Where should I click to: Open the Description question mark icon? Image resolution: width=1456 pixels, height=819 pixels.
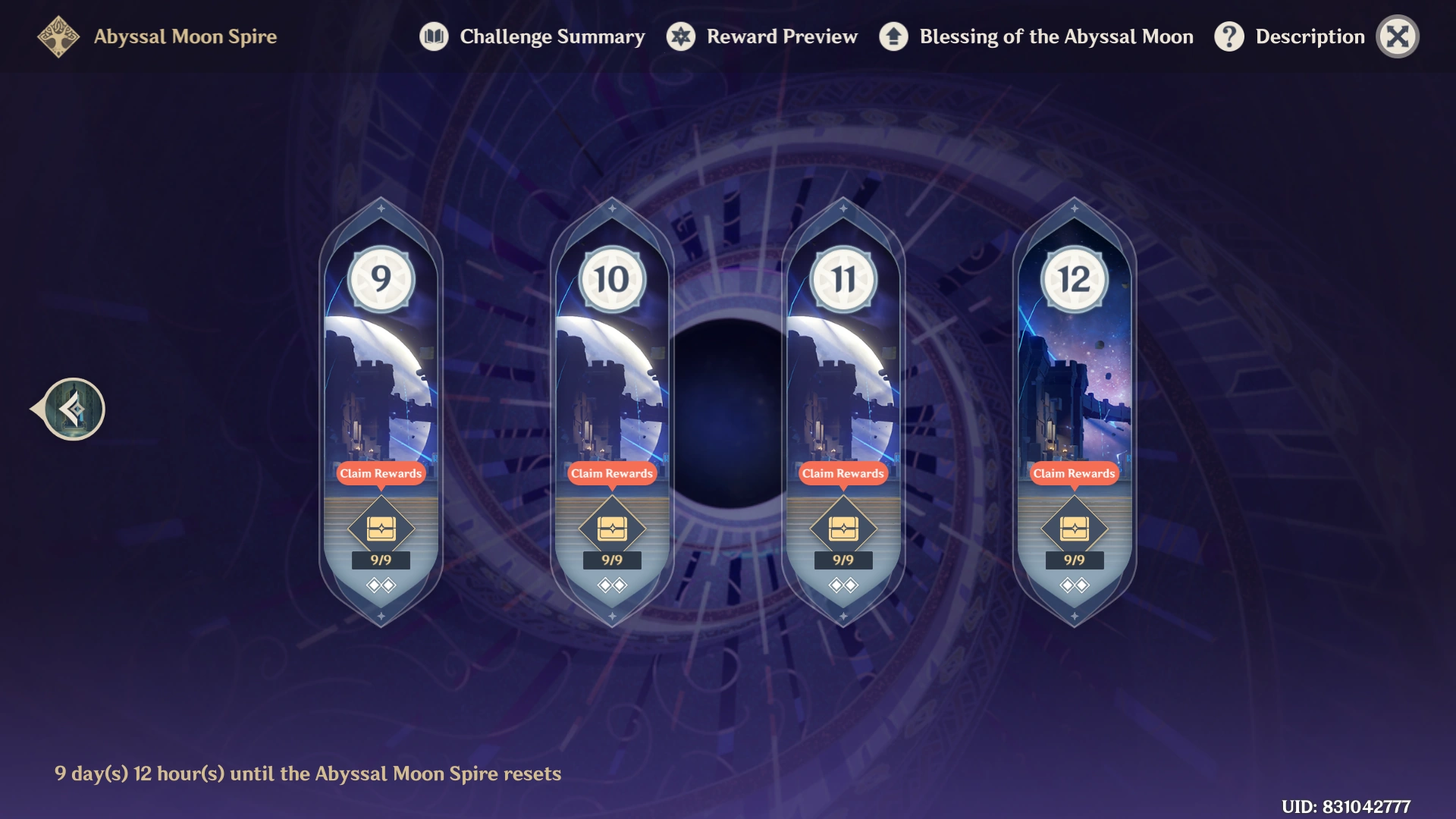pyautogui.click(x=1228, y=36)
